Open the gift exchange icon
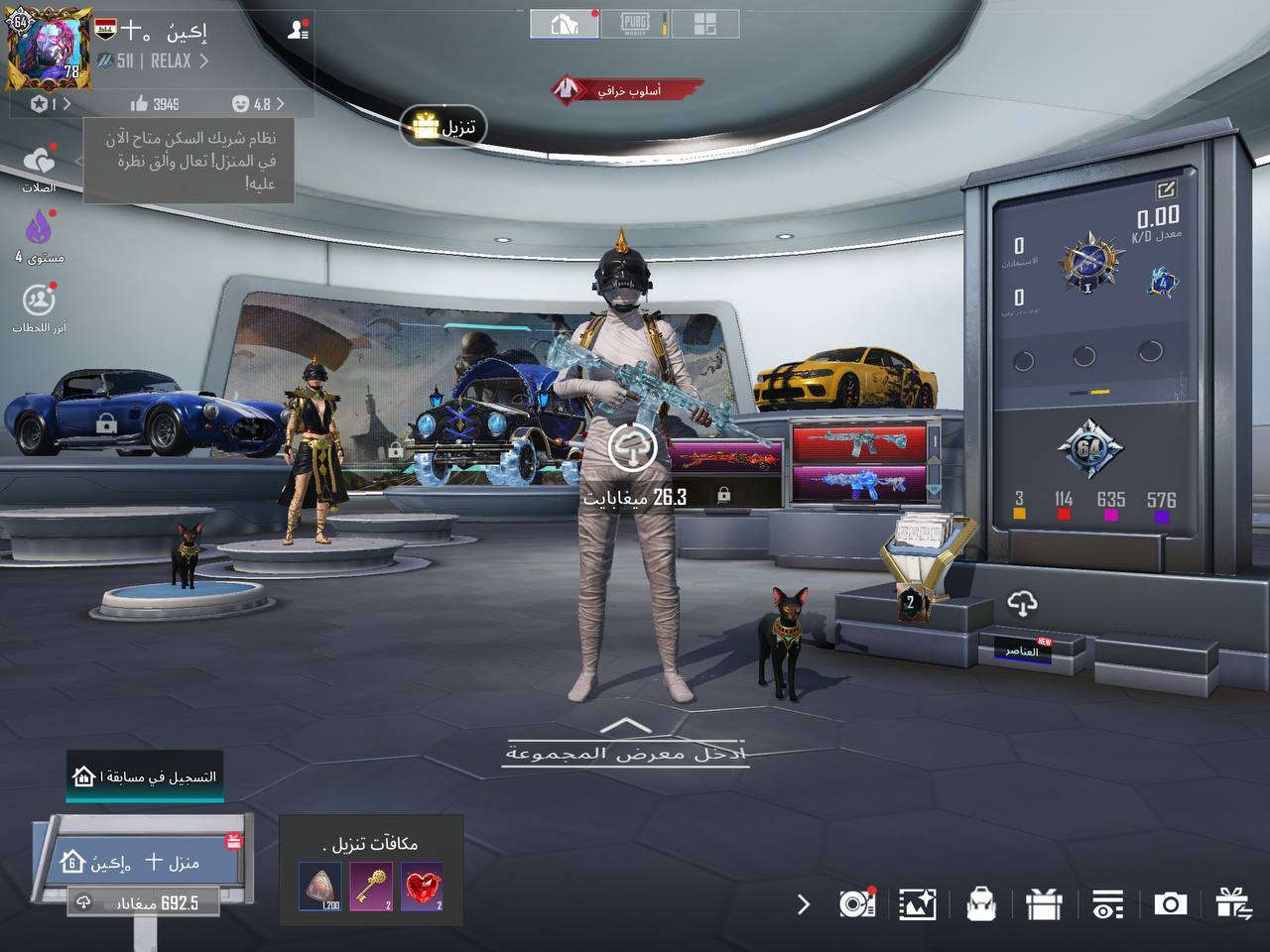1270x952 pixels. point(1233,903)
